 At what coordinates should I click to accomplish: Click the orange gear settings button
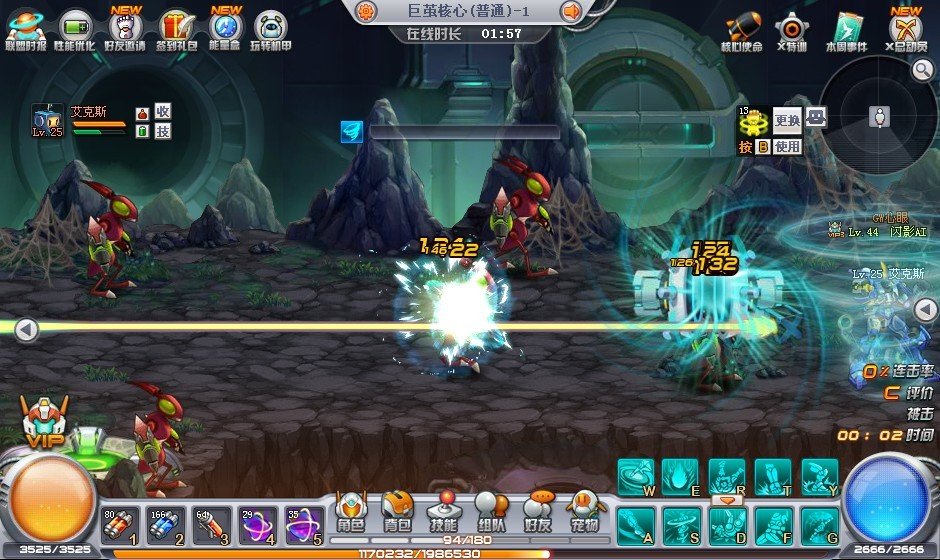point(367,11)
